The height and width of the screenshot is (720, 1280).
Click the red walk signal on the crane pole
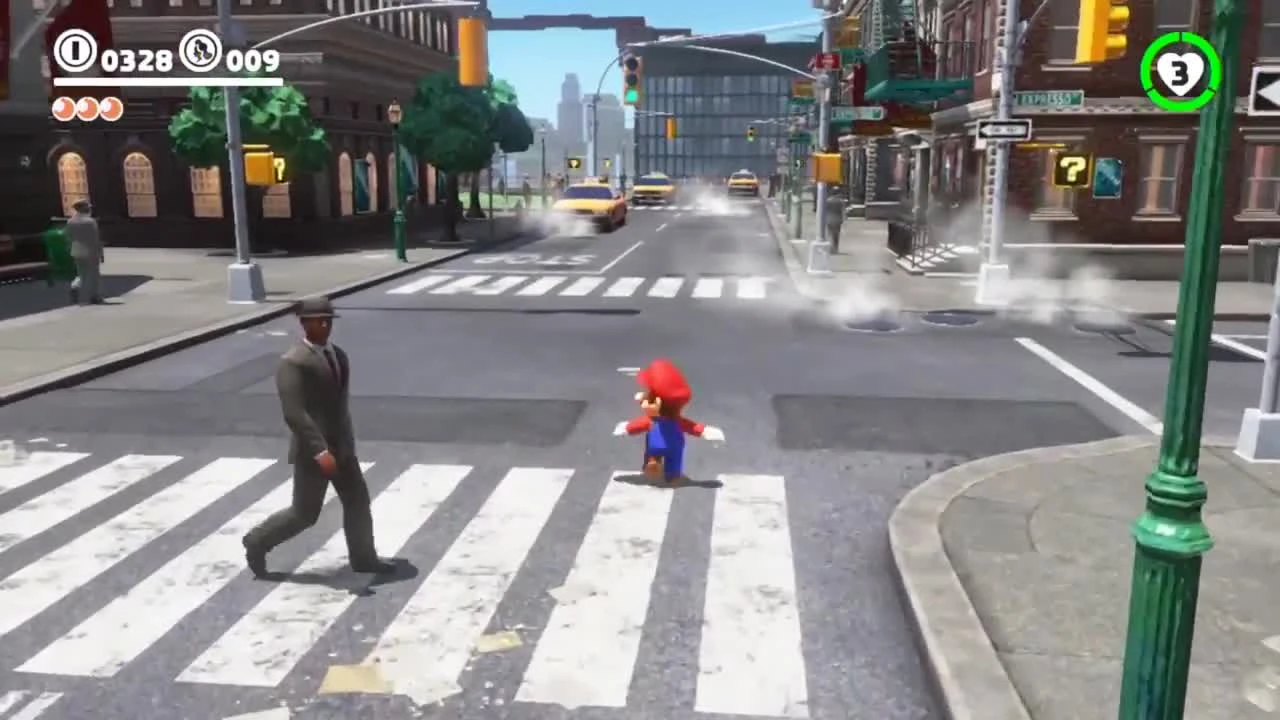coord(826,62)
